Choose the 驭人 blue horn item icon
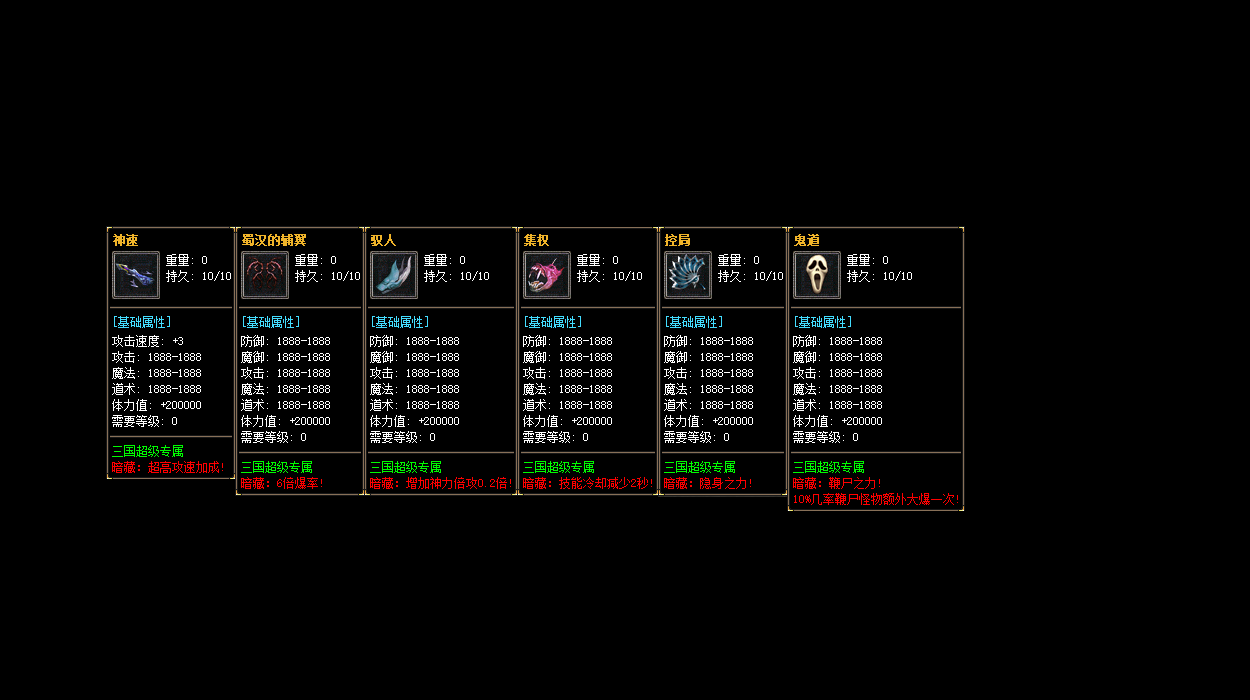This screenshot has height=700, width=1250. pos(394,275)
